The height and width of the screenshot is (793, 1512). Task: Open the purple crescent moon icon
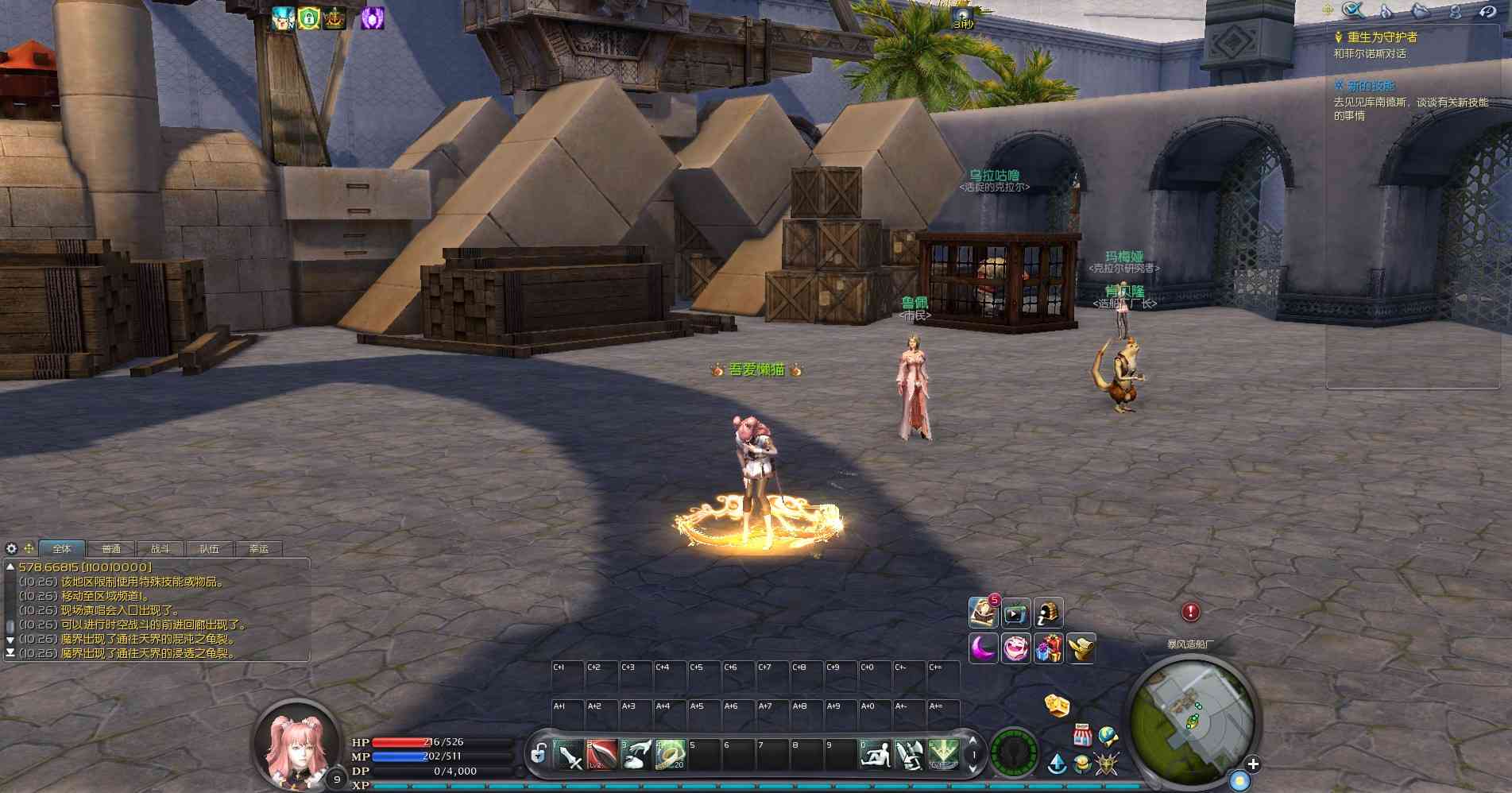point(983,648)
